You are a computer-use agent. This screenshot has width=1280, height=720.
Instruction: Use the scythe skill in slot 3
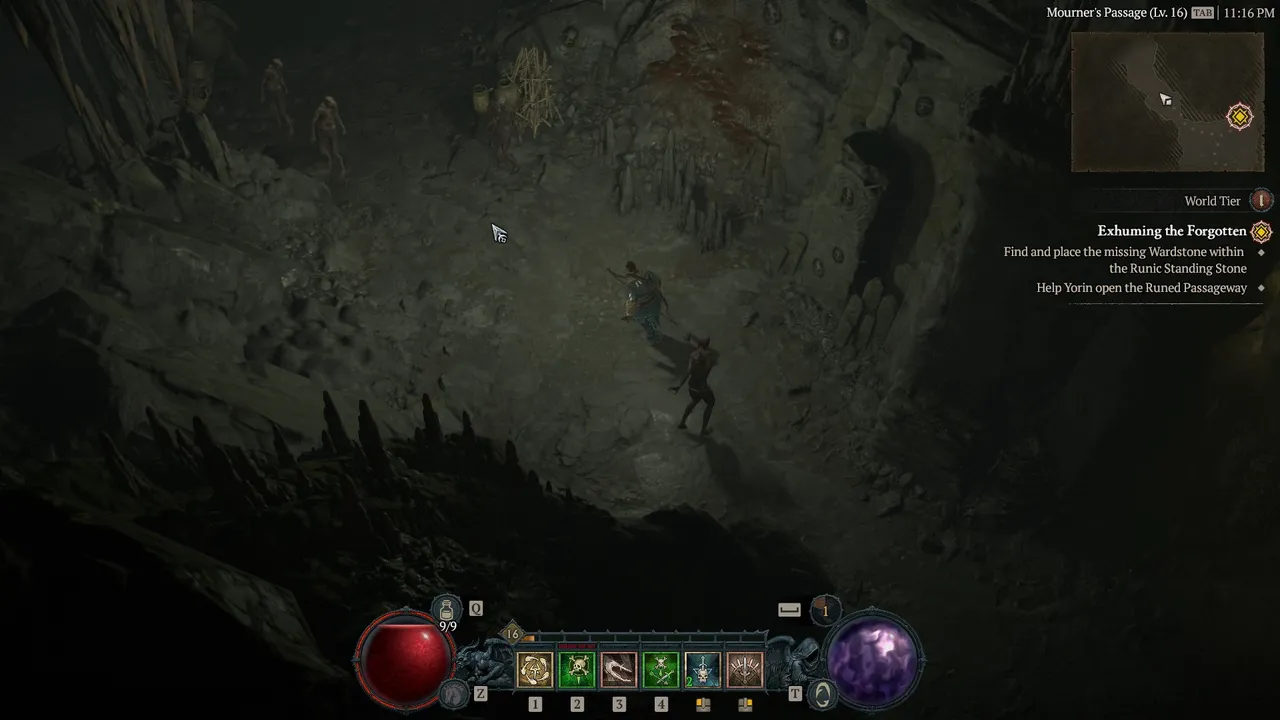(x=619, y=670)
